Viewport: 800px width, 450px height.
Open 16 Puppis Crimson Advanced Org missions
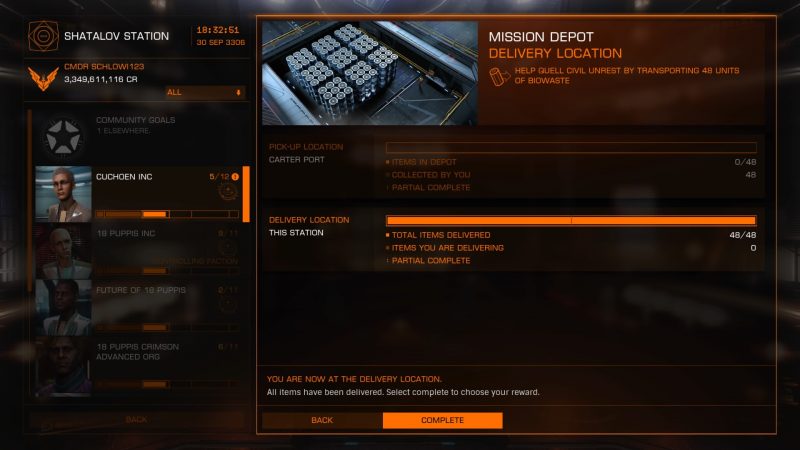[x=138, y=364]
